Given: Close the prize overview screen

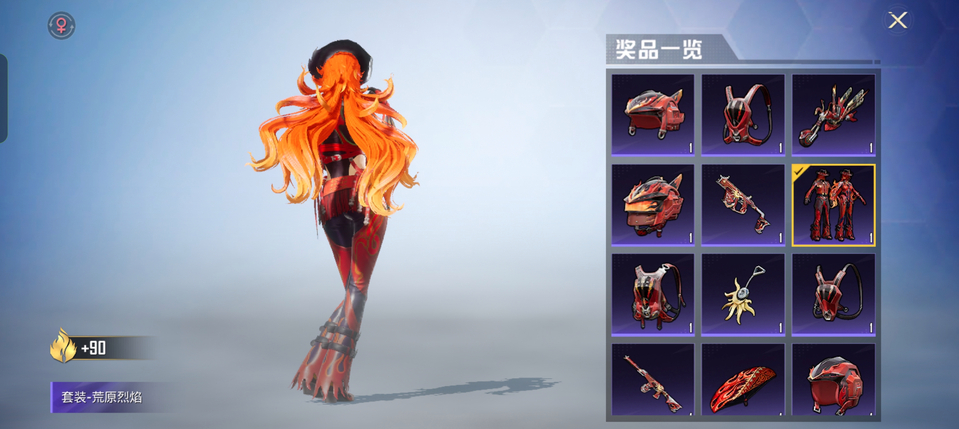Looking at the screenshot, I should tap(897, 20).
